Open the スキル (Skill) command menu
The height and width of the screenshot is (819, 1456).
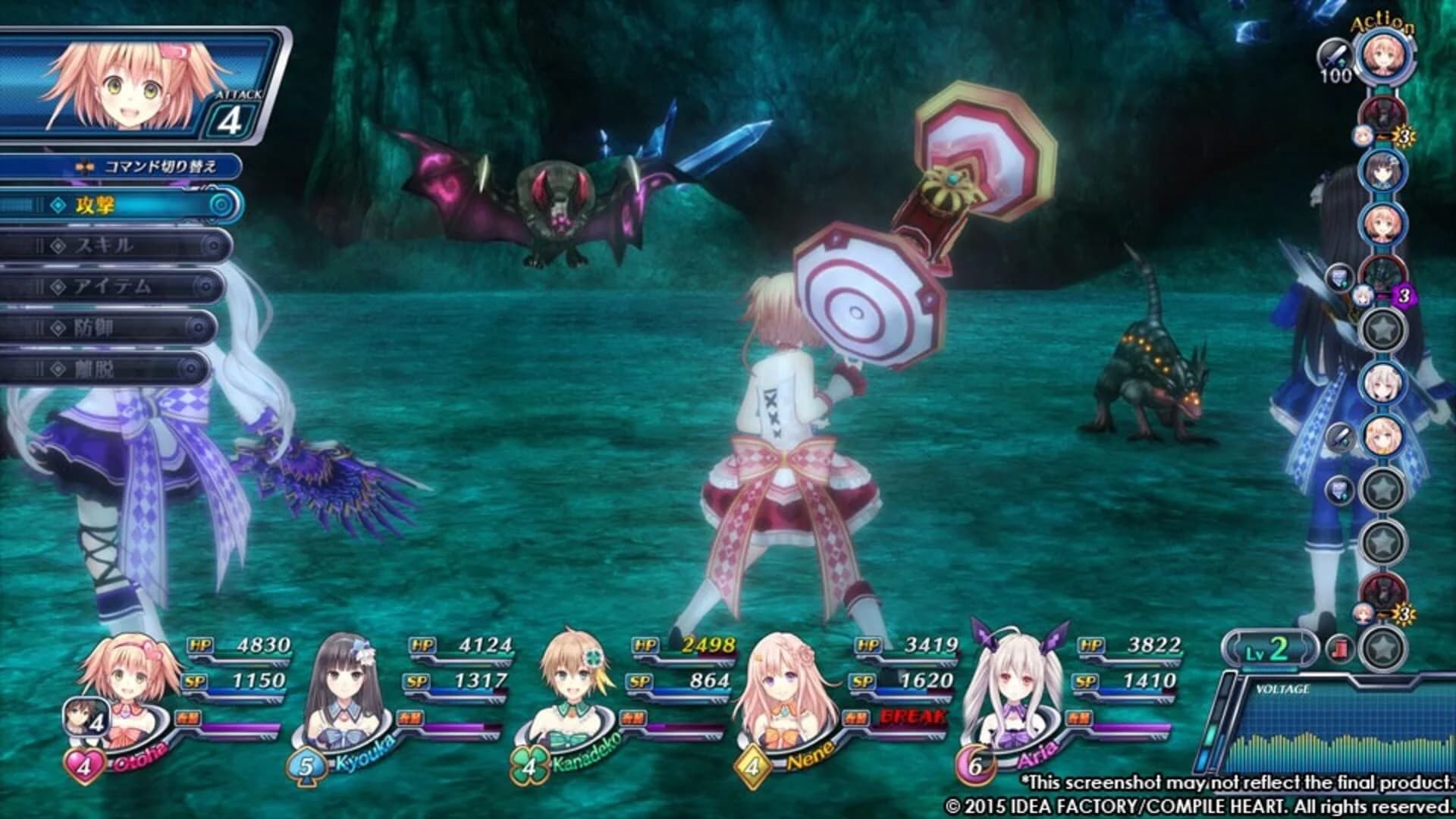click(x=106, y=246)
